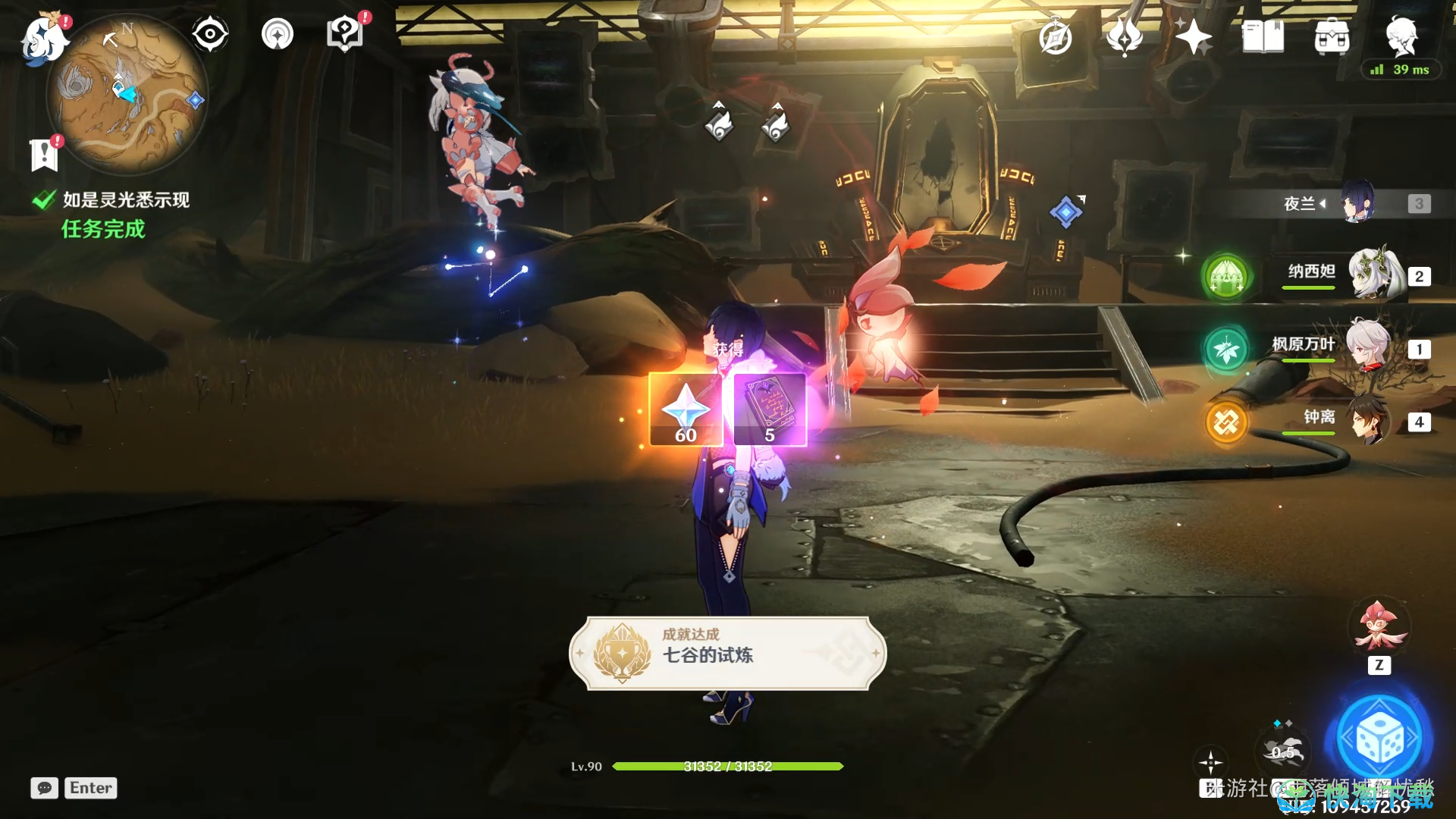Open the backpack inventory

pyautogui.click(x=1332, y=36)
